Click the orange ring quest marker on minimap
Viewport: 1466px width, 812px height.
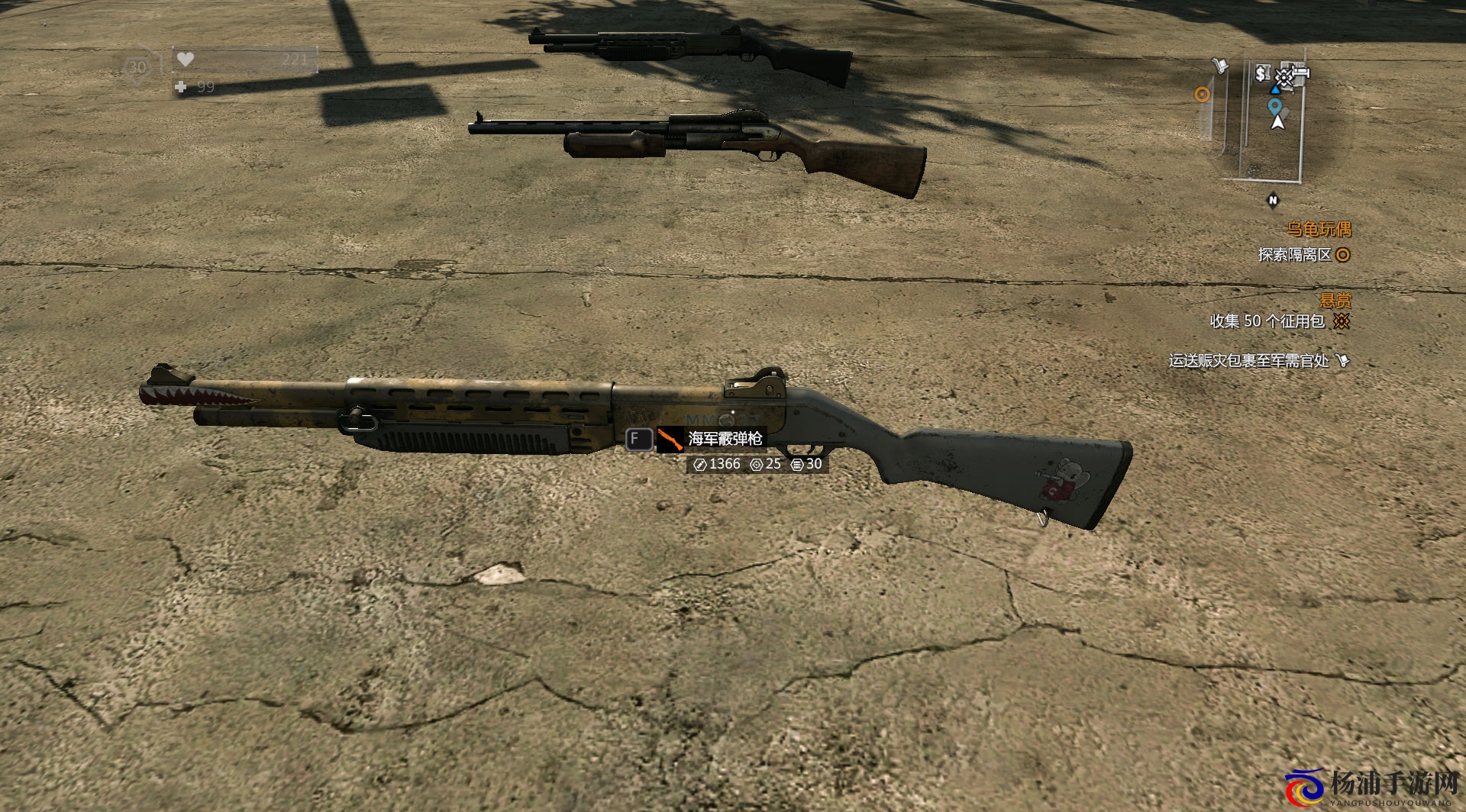coord(1202,95)
